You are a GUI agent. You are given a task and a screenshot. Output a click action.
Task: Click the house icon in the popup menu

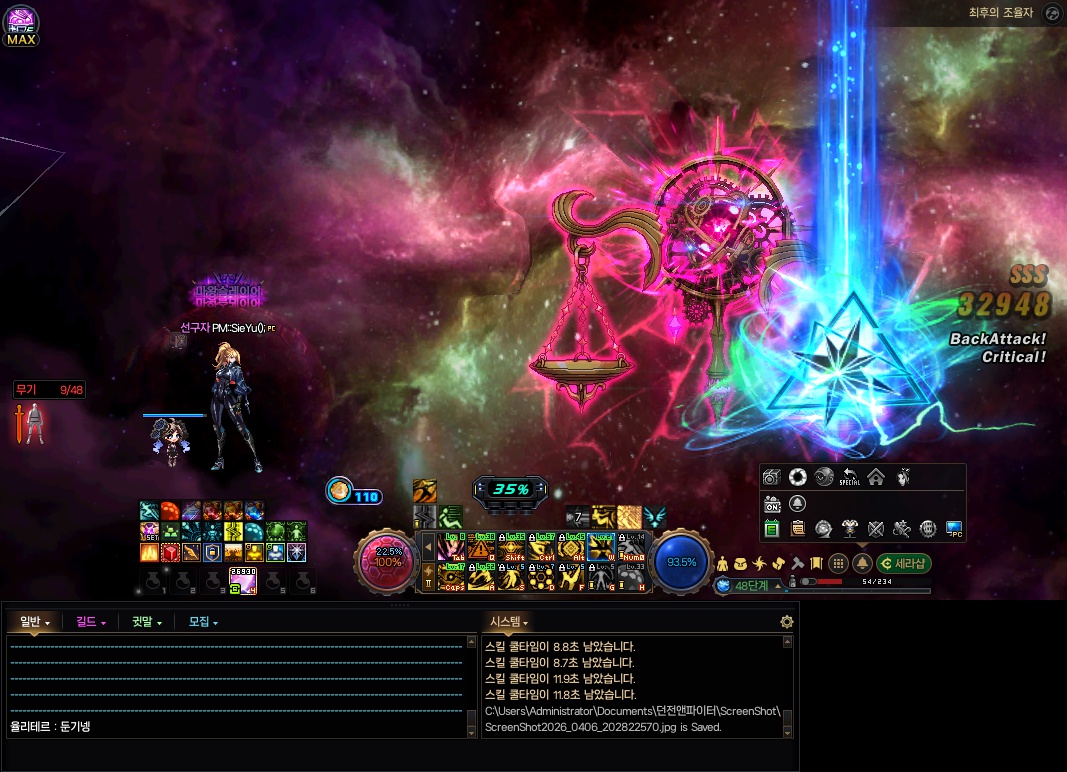[x=875, y=477]
